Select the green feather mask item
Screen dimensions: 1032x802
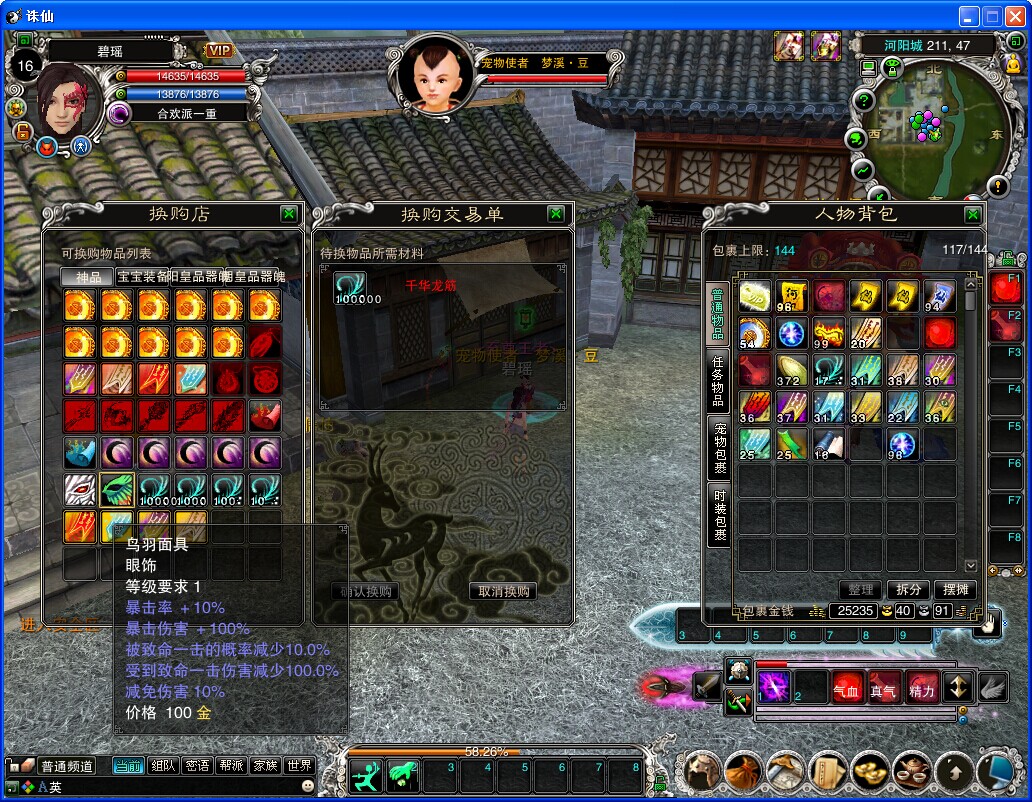tap(117, 489)
